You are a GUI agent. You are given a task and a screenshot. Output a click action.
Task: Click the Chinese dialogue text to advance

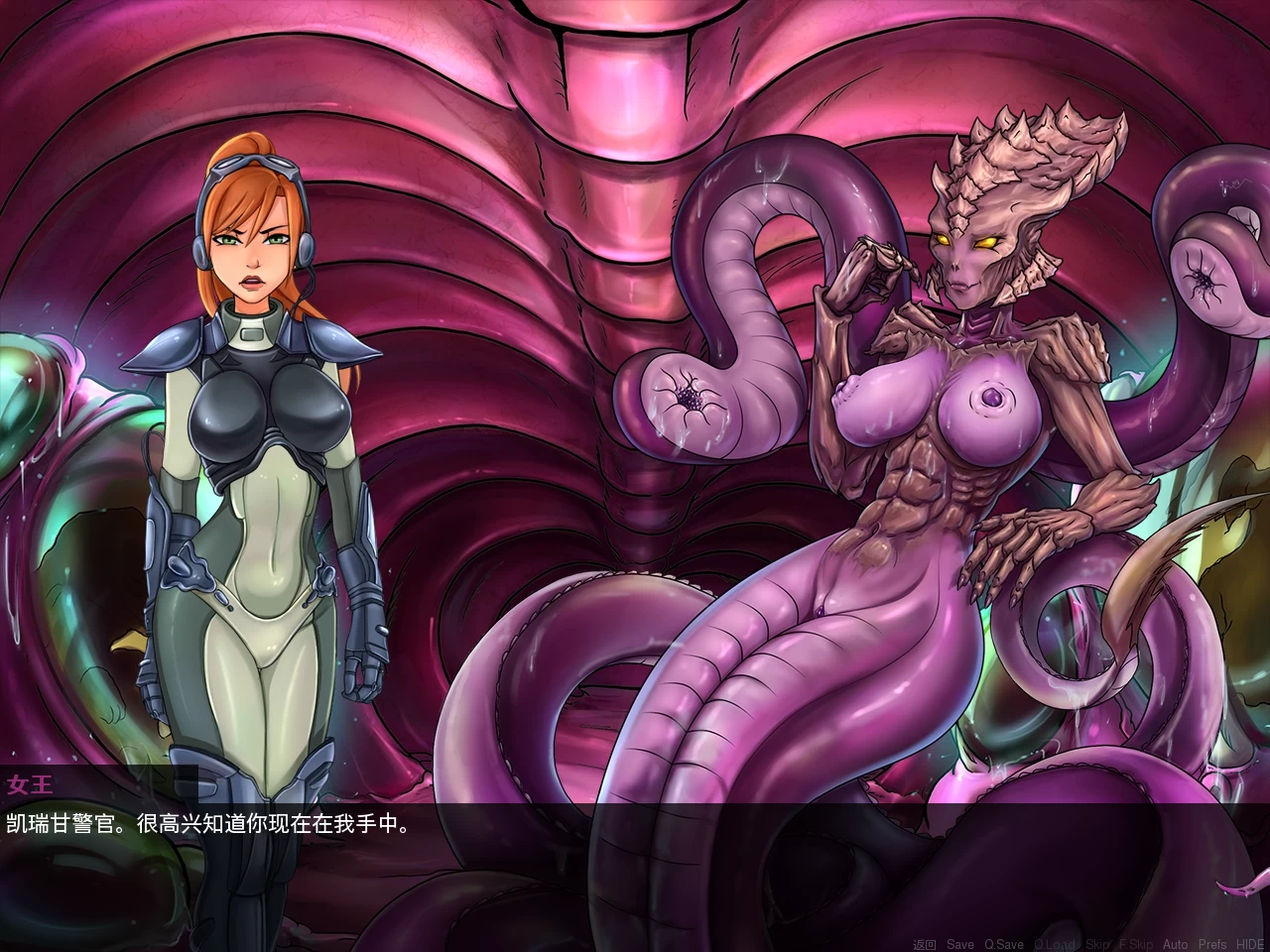click(214, 822)
